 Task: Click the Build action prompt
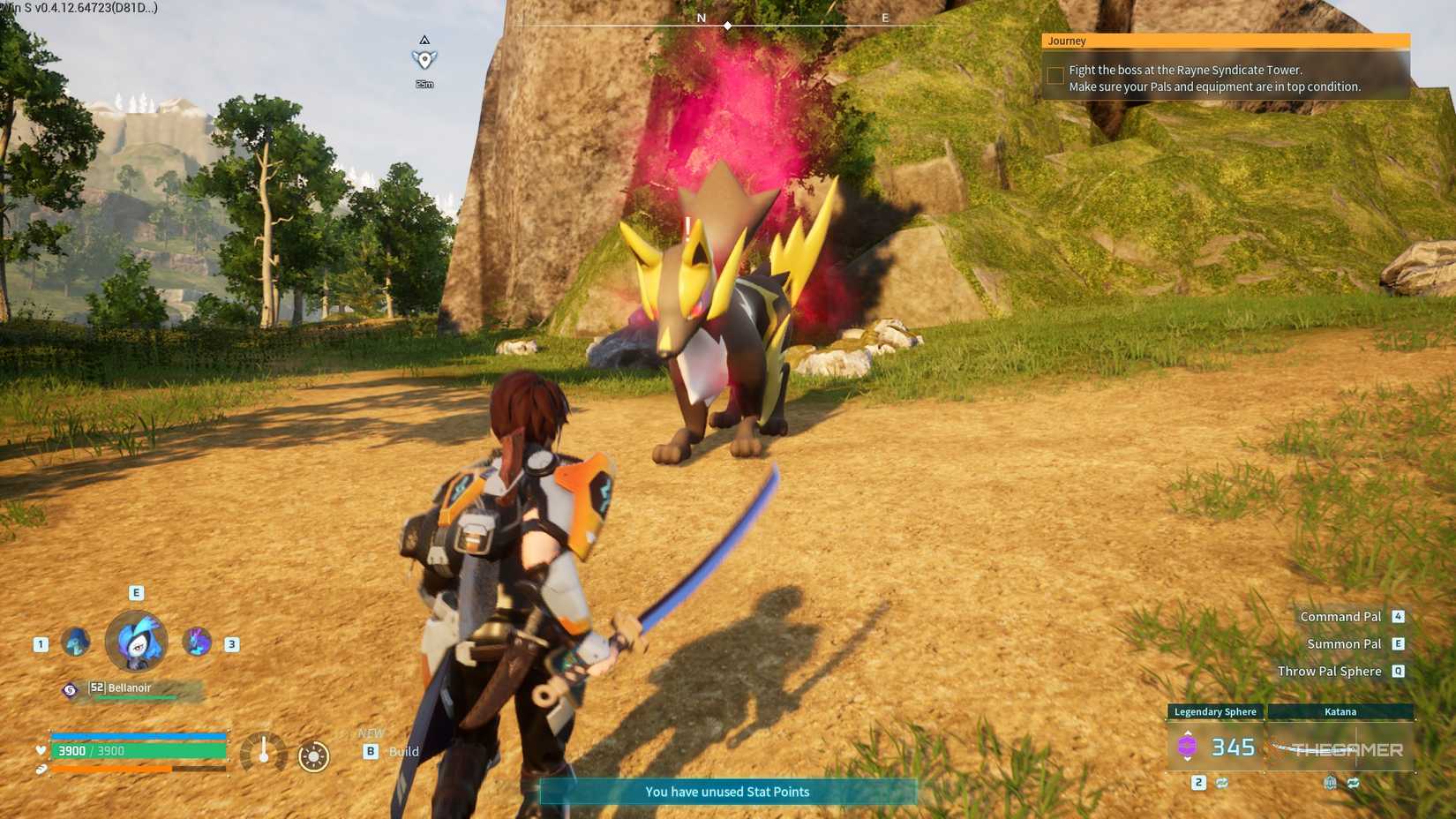[x=394, y=752]
